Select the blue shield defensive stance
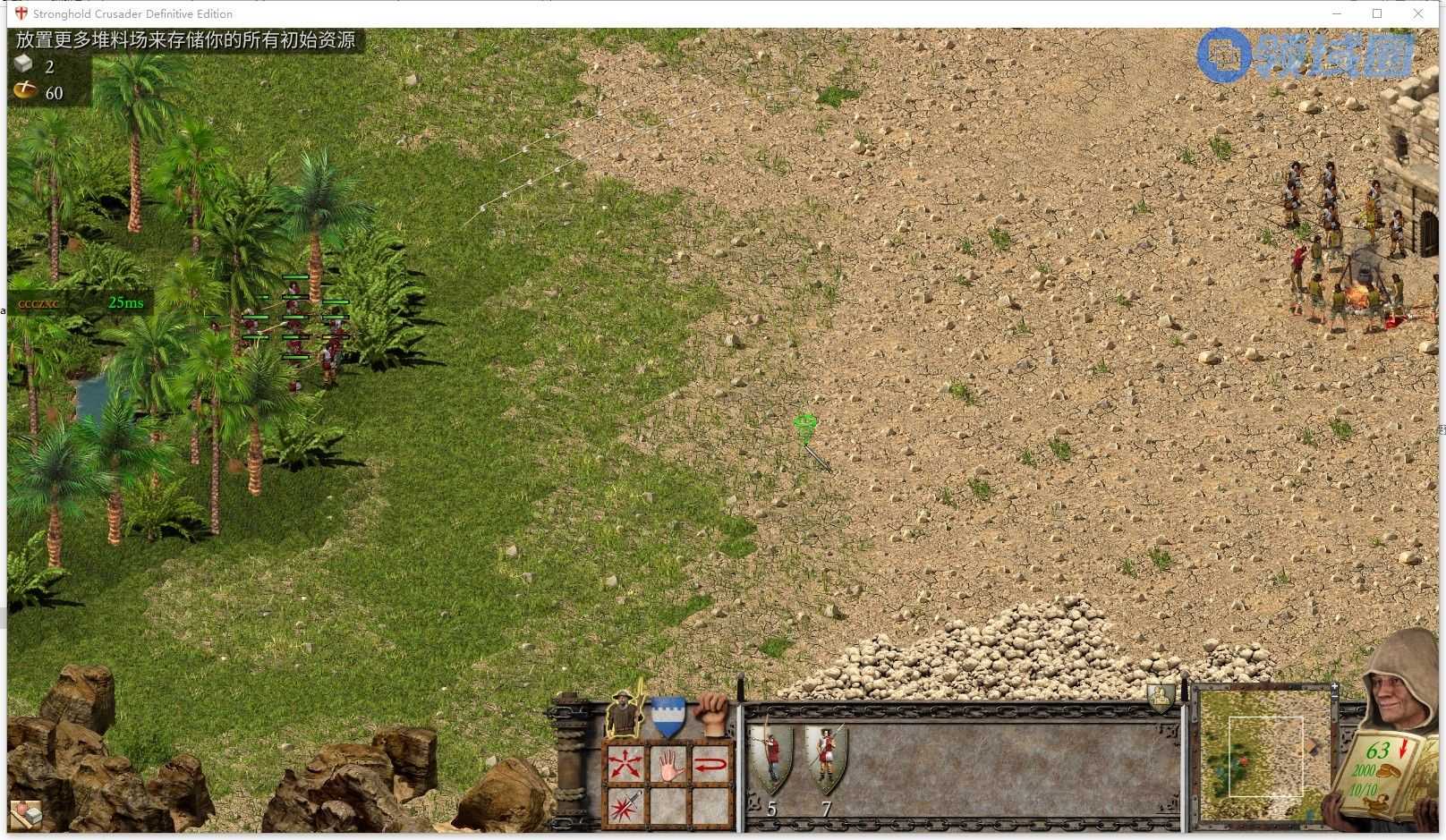Image resolution: width=1446 pixels, height=840 pixels. [668, 716]
